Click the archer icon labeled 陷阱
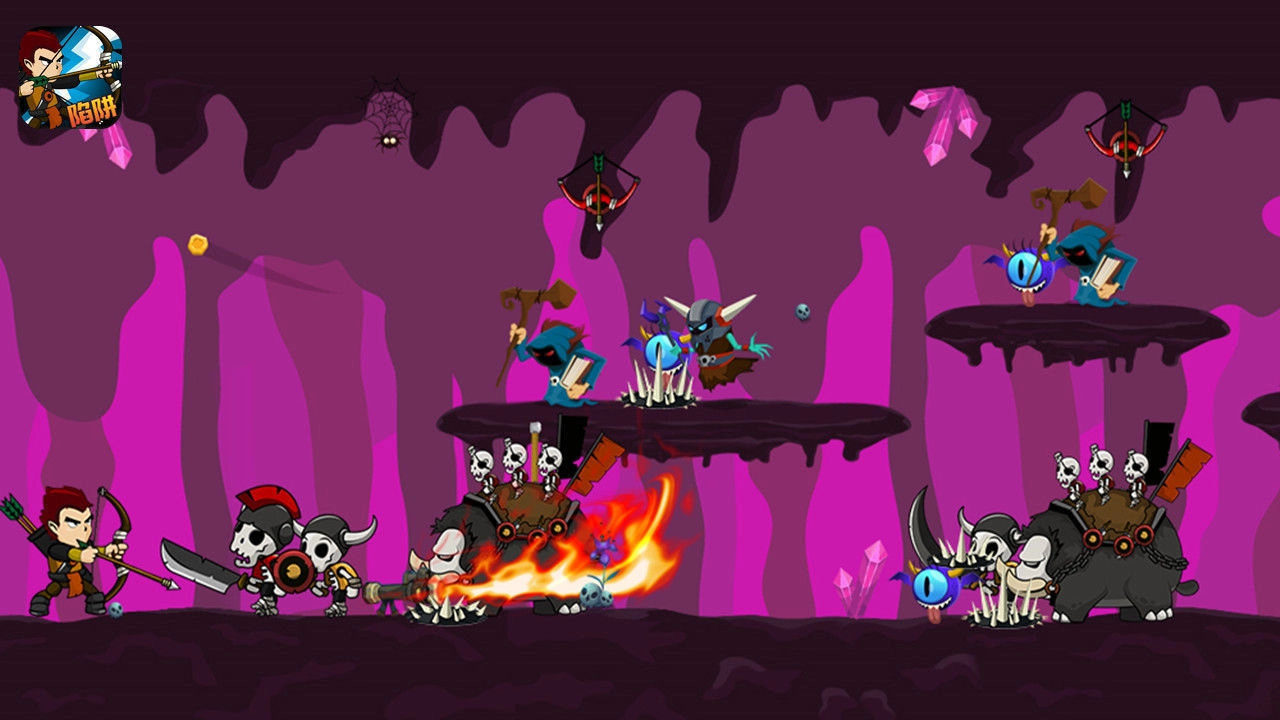Image resolution: width=1280 pixels, height=720 pixels. point(70,78)
